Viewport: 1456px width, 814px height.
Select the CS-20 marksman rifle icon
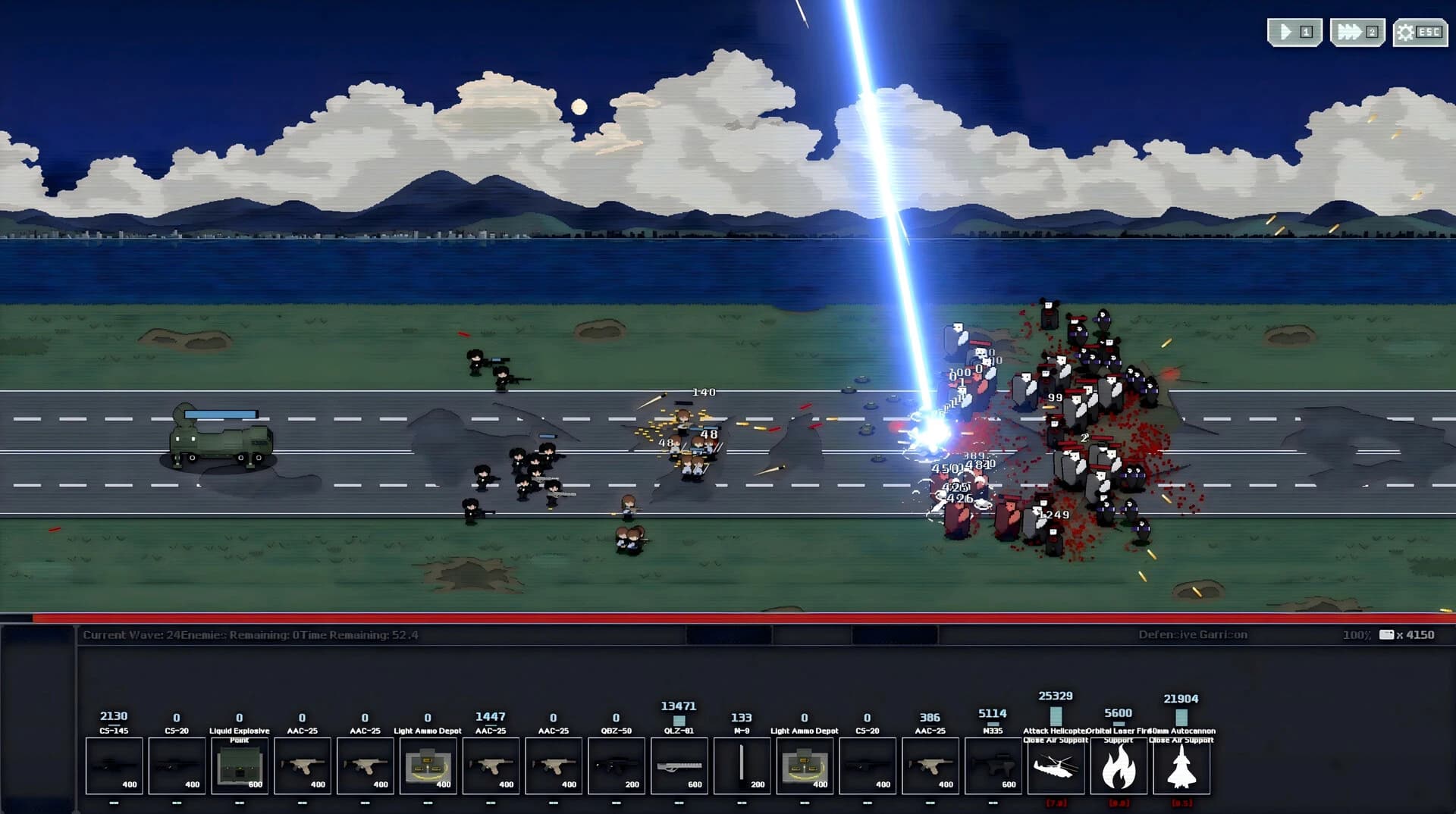pos(177,765)
